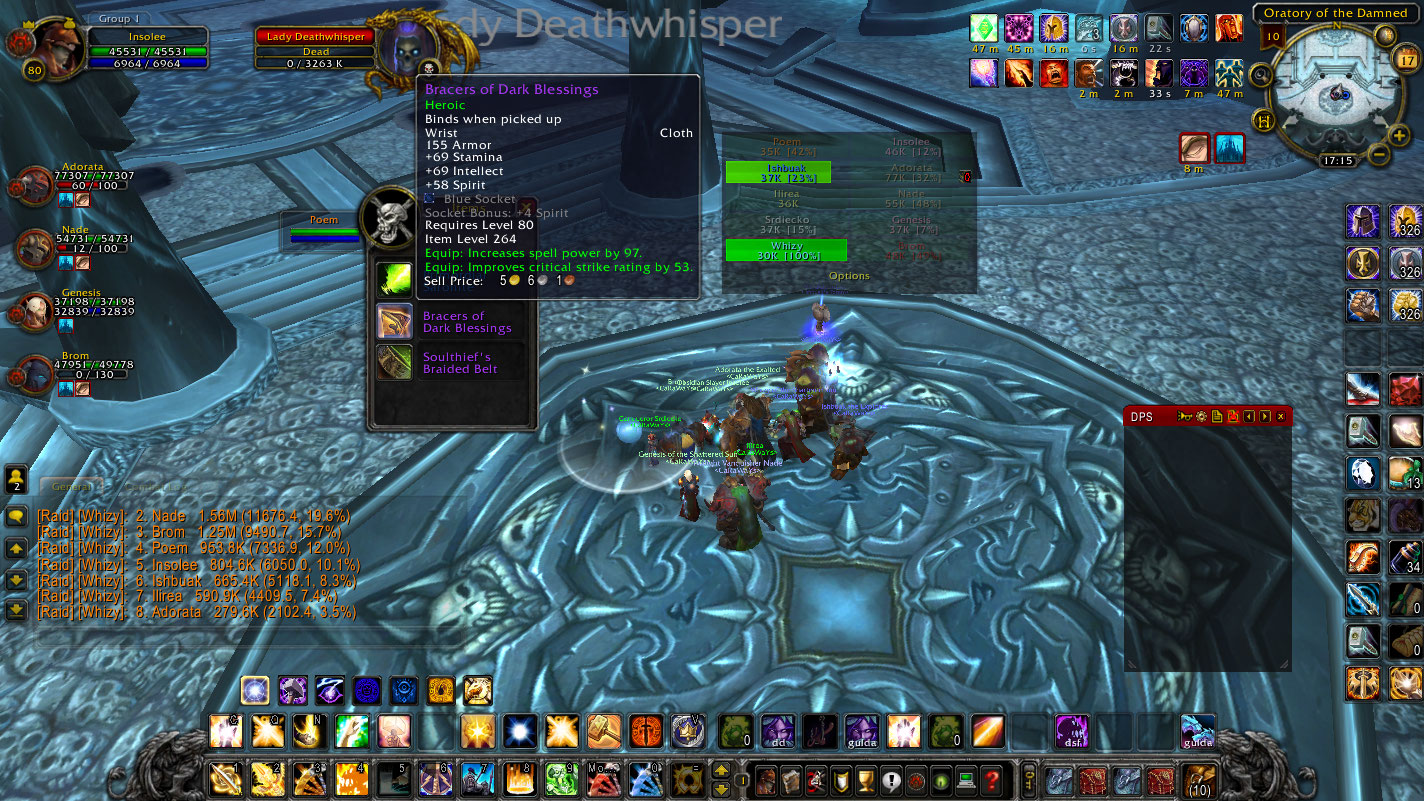Screen dimensions: 1424x801
Task: Open Recount's configuration gear icon
Action: click(1200, 417)
